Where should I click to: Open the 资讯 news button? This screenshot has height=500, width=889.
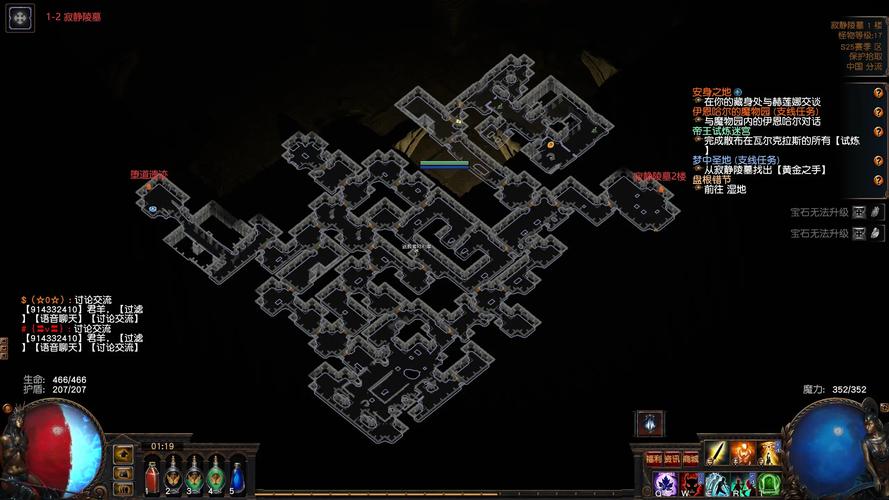671,459
